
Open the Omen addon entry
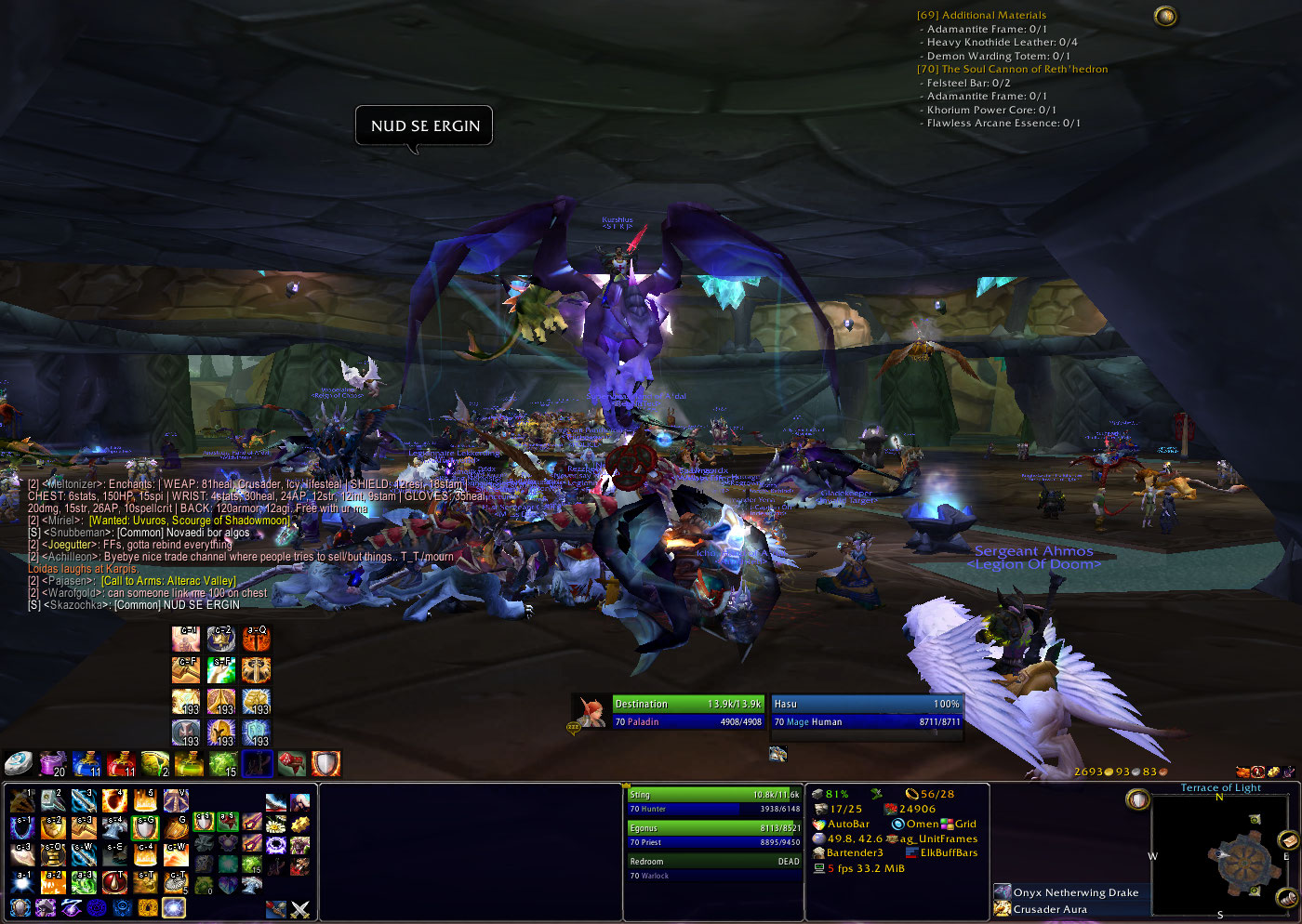(922, 824)
